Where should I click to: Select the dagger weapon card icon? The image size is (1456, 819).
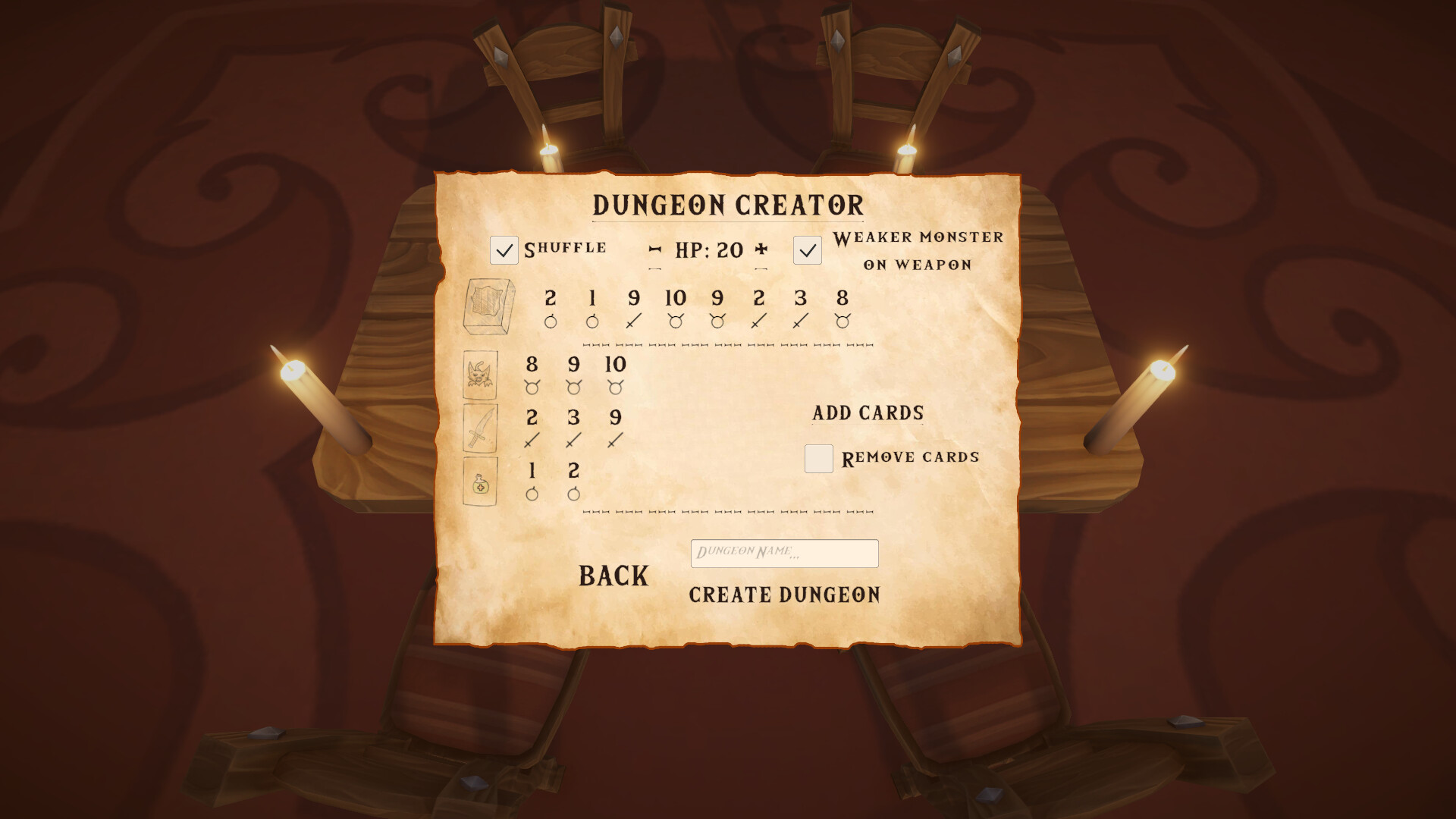[485, 429]
